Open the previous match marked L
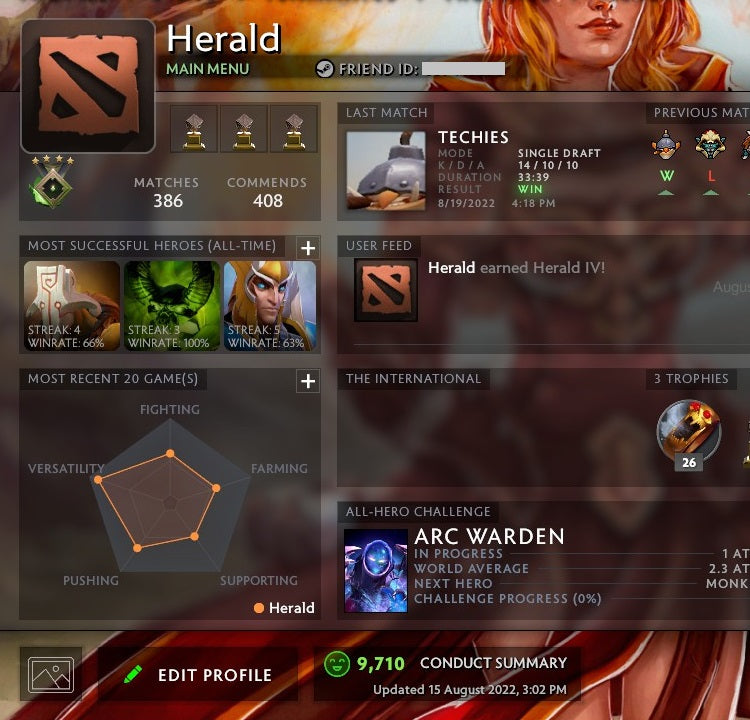750x720 pixels. coord(711,148)
